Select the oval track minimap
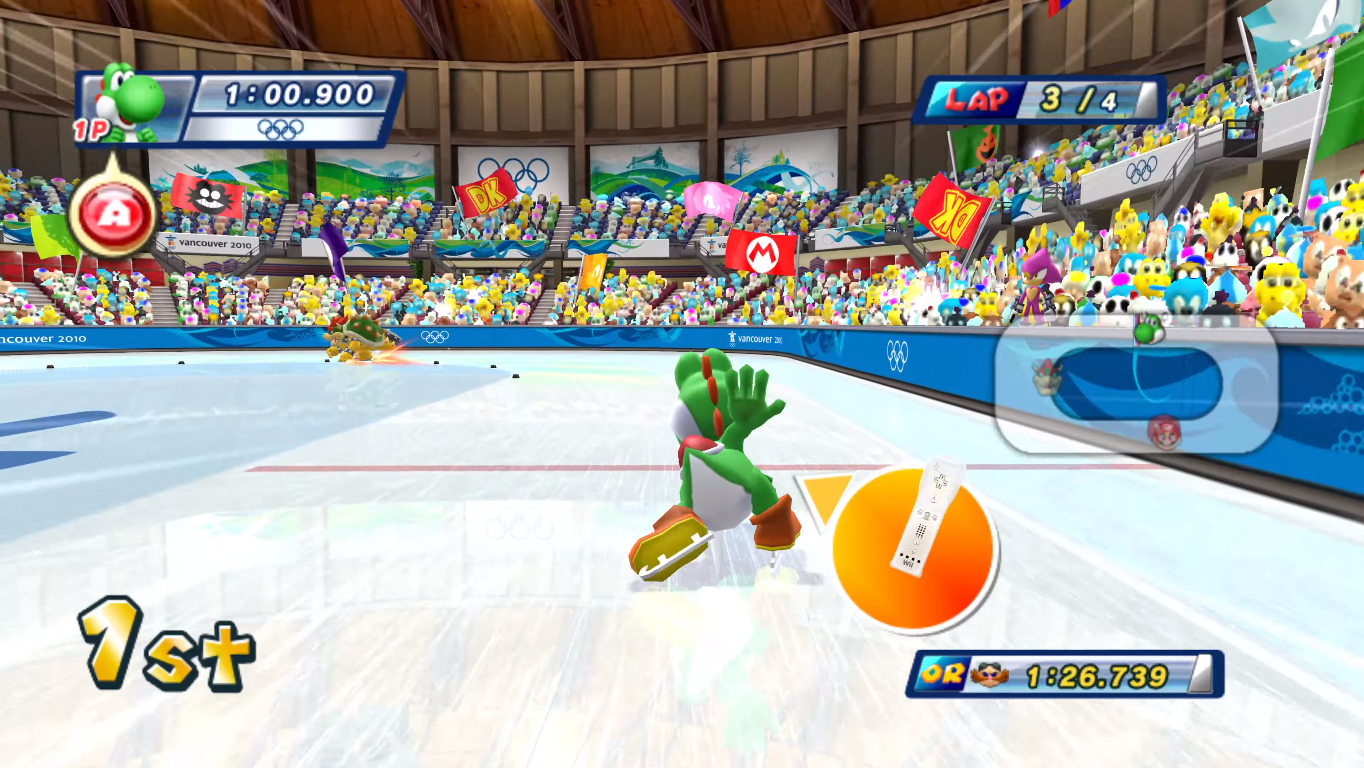1364x768 pixels. pos(1136,384)
